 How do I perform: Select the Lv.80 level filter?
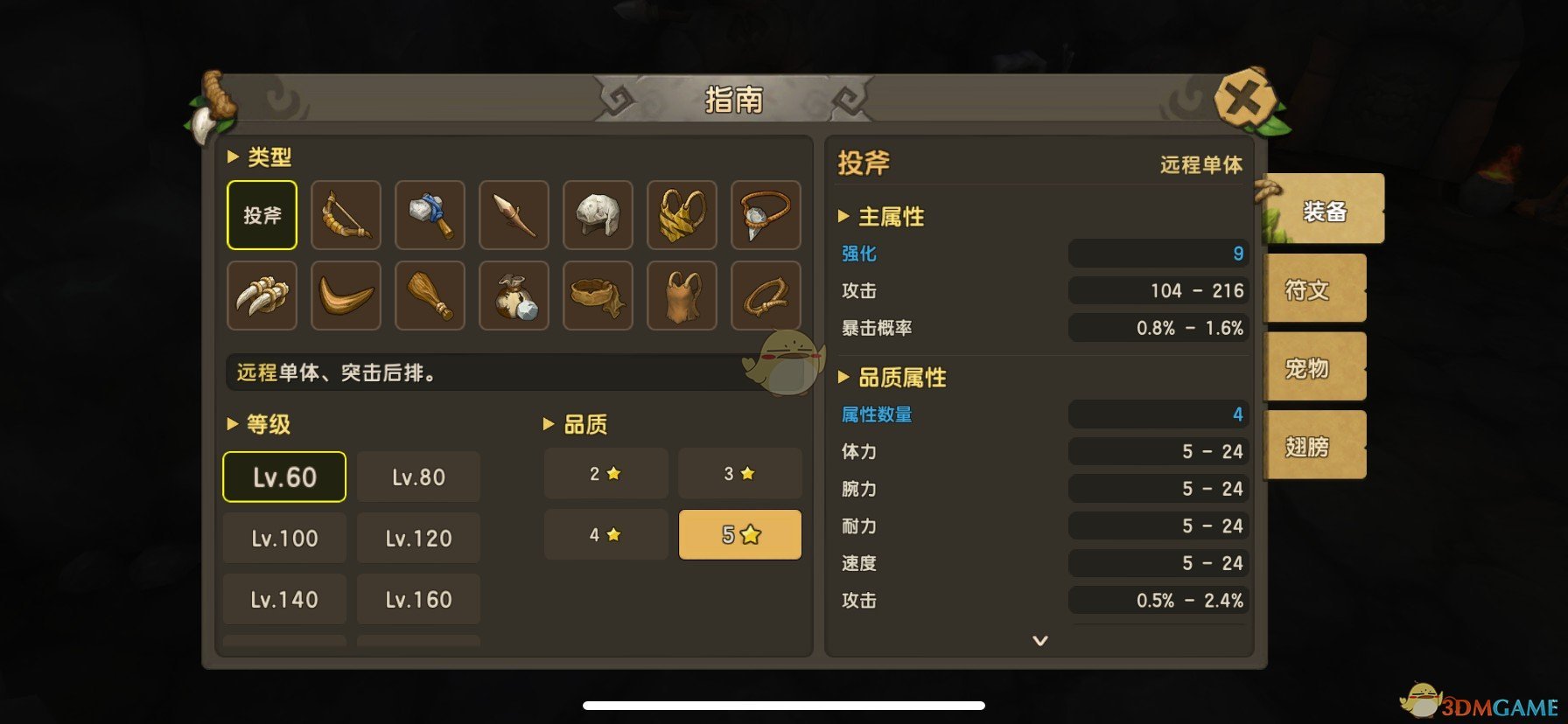417,477
